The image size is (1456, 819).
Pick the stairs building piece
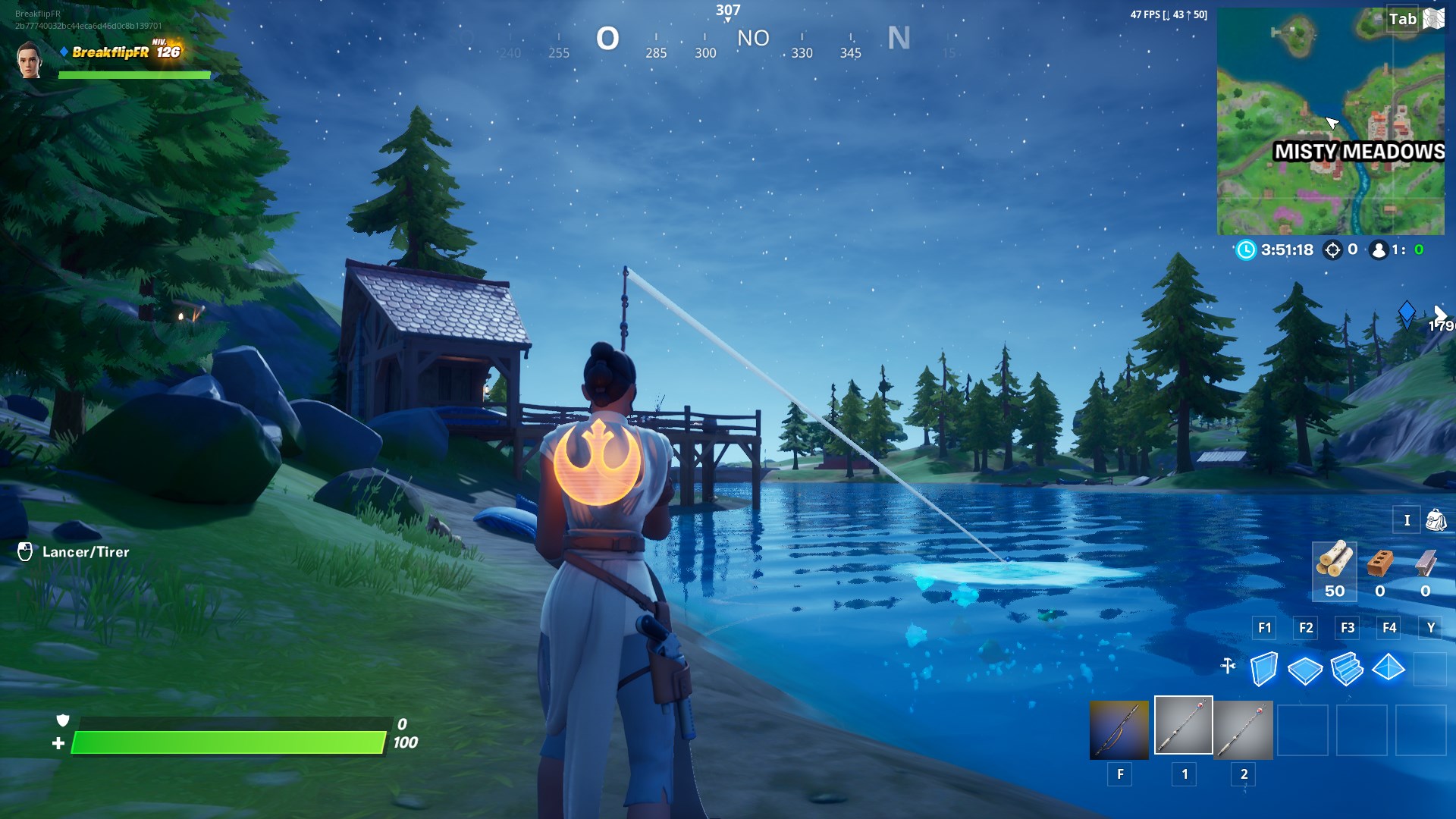1347,669
